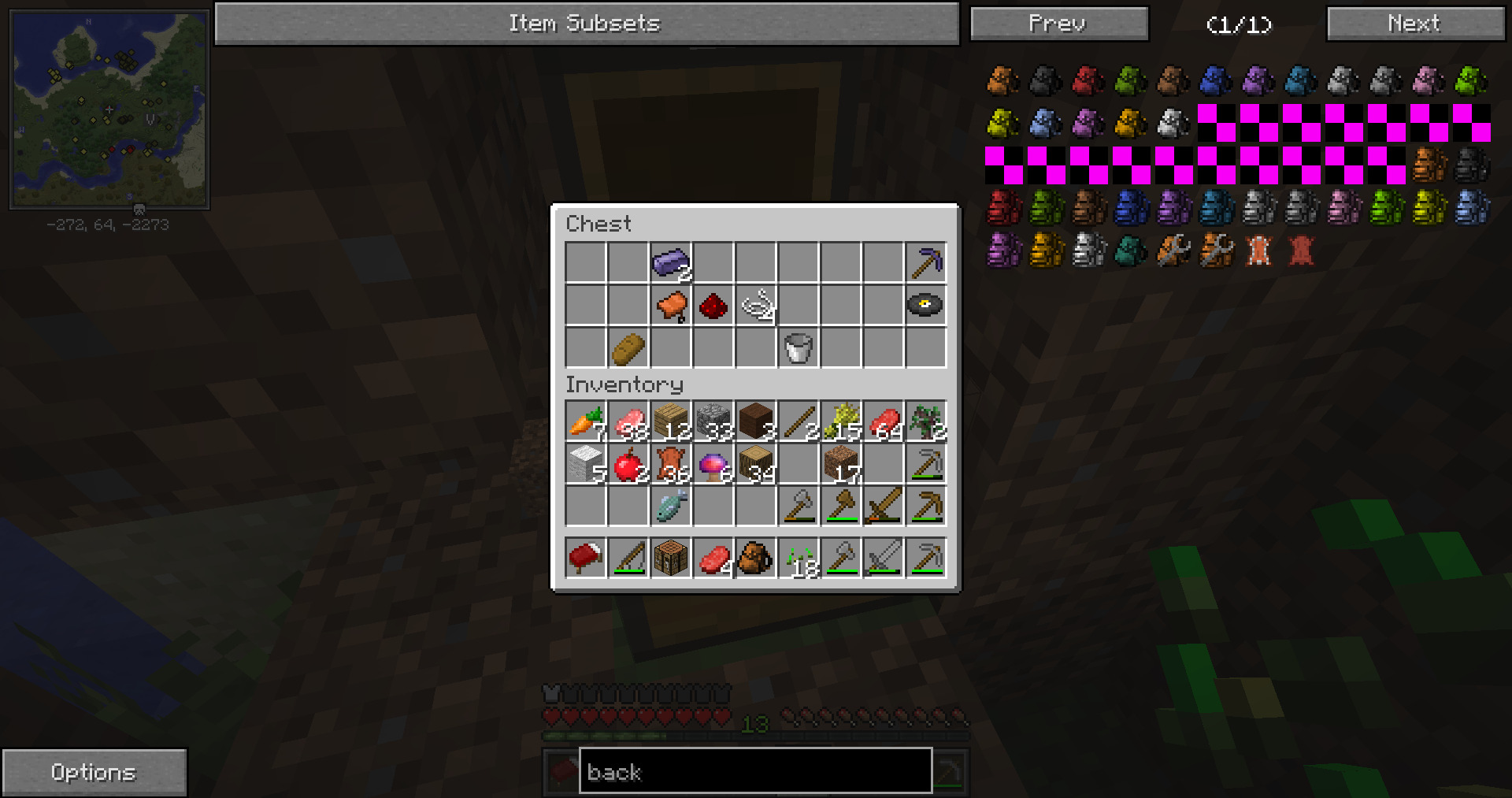Open the Item Subsets menu
The image size is (1512, 798).
pos(586,24)
